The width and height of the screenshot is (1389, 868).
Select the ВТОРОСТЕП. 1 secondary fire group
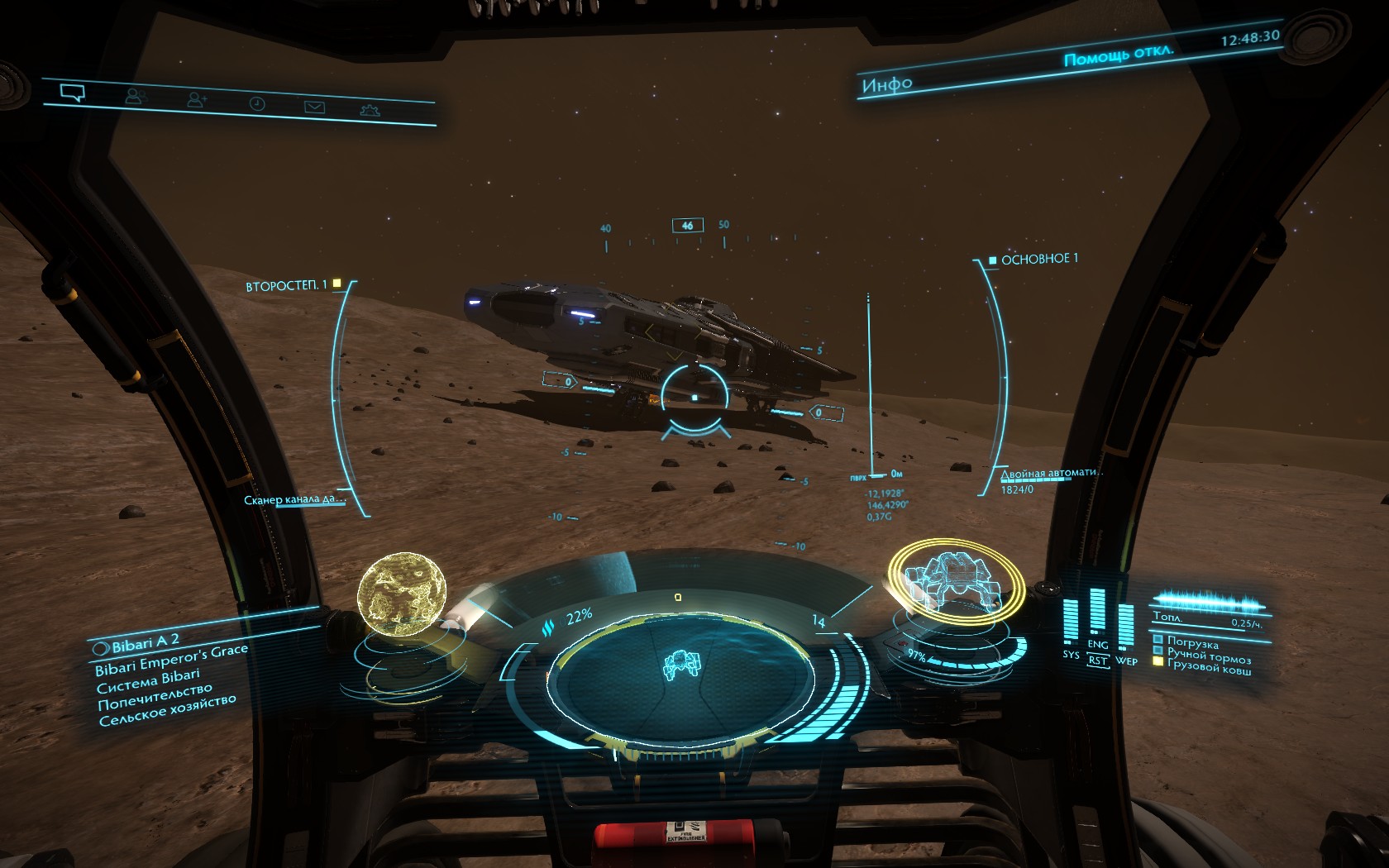pos(286,285)
